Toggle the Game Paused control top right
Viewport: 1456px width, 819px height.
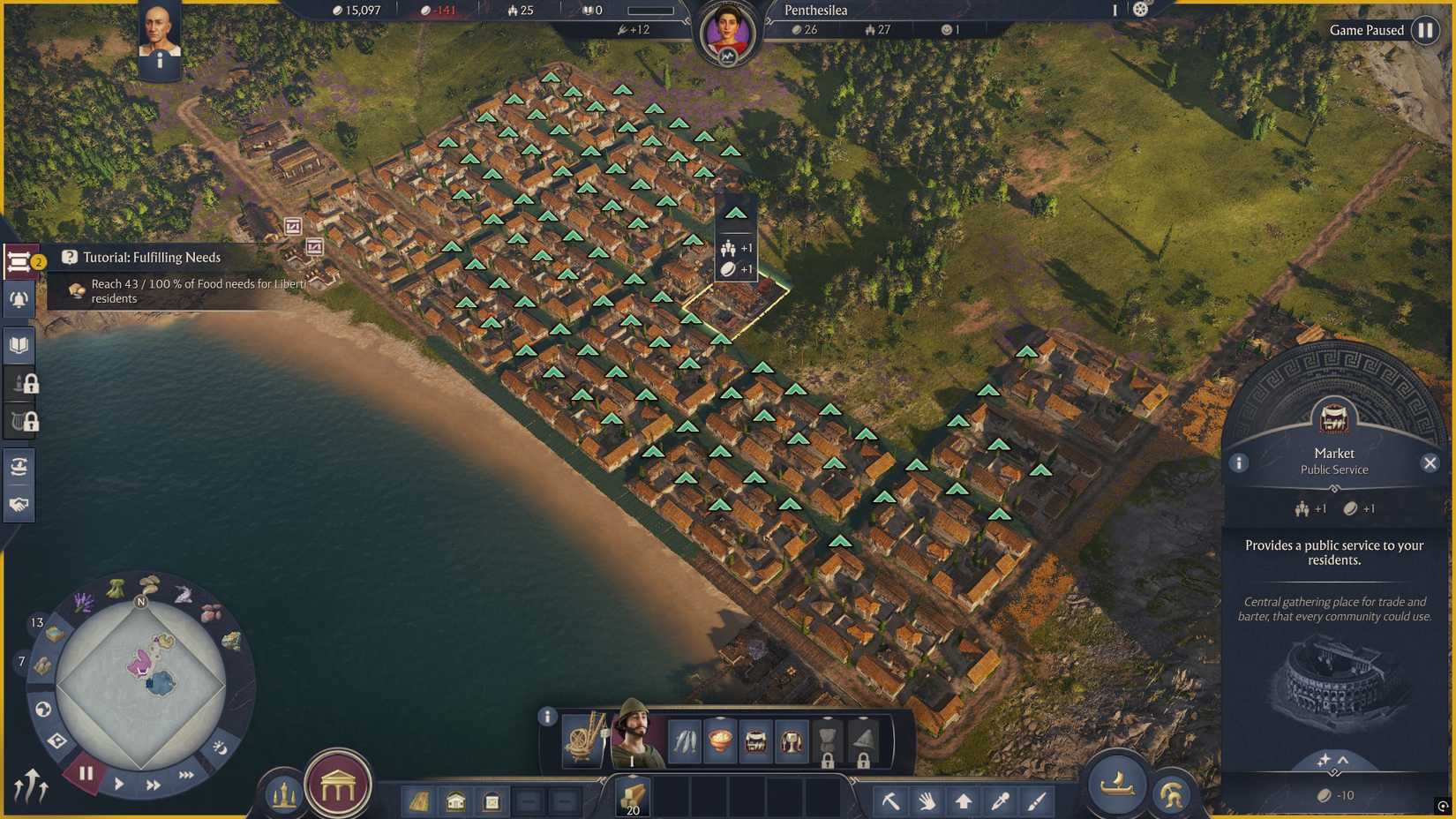tap(1426, 30)
